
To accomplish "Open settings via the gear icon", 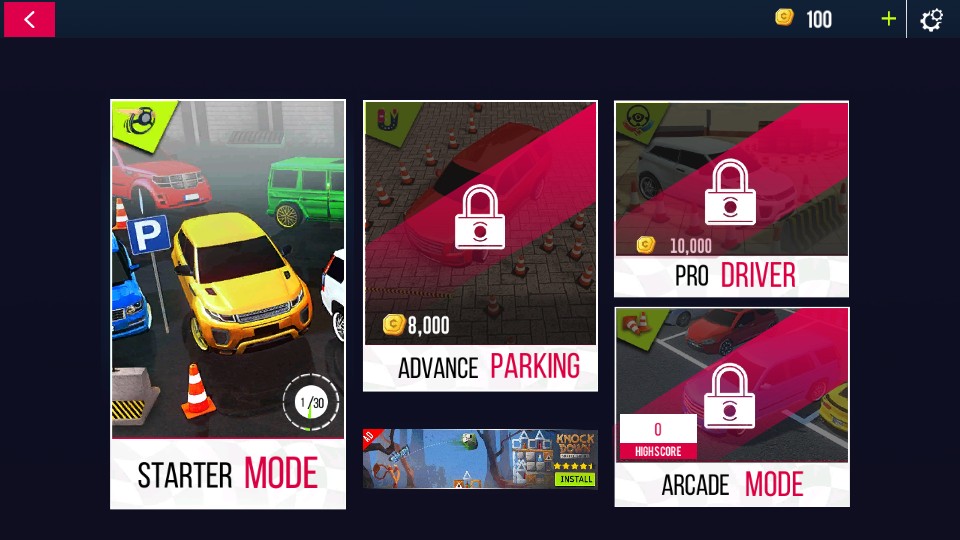I will coord(931,19).
